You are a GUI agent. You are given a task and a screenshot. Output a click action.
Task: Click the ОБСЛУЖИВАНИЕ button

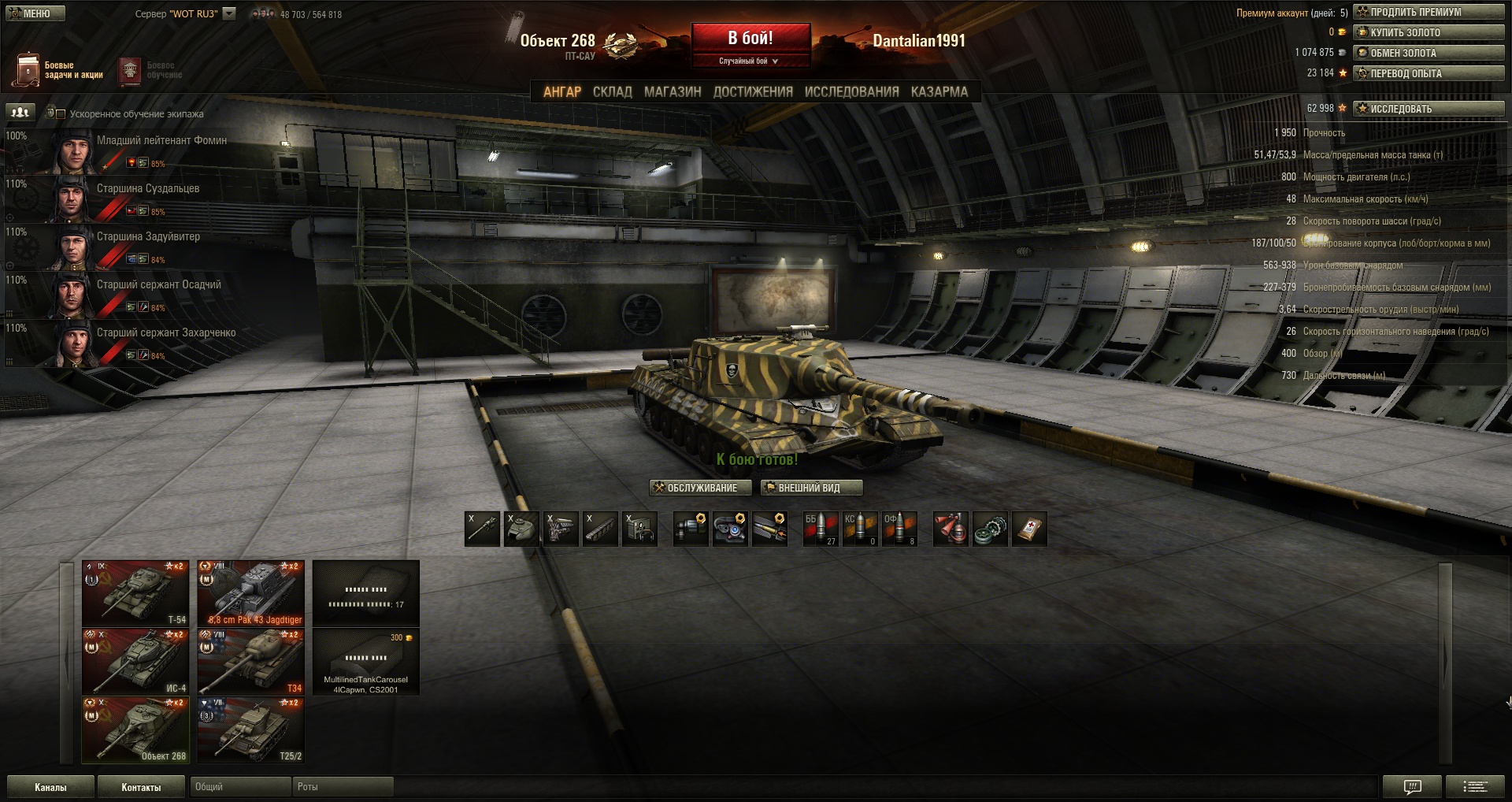point(696,488)
